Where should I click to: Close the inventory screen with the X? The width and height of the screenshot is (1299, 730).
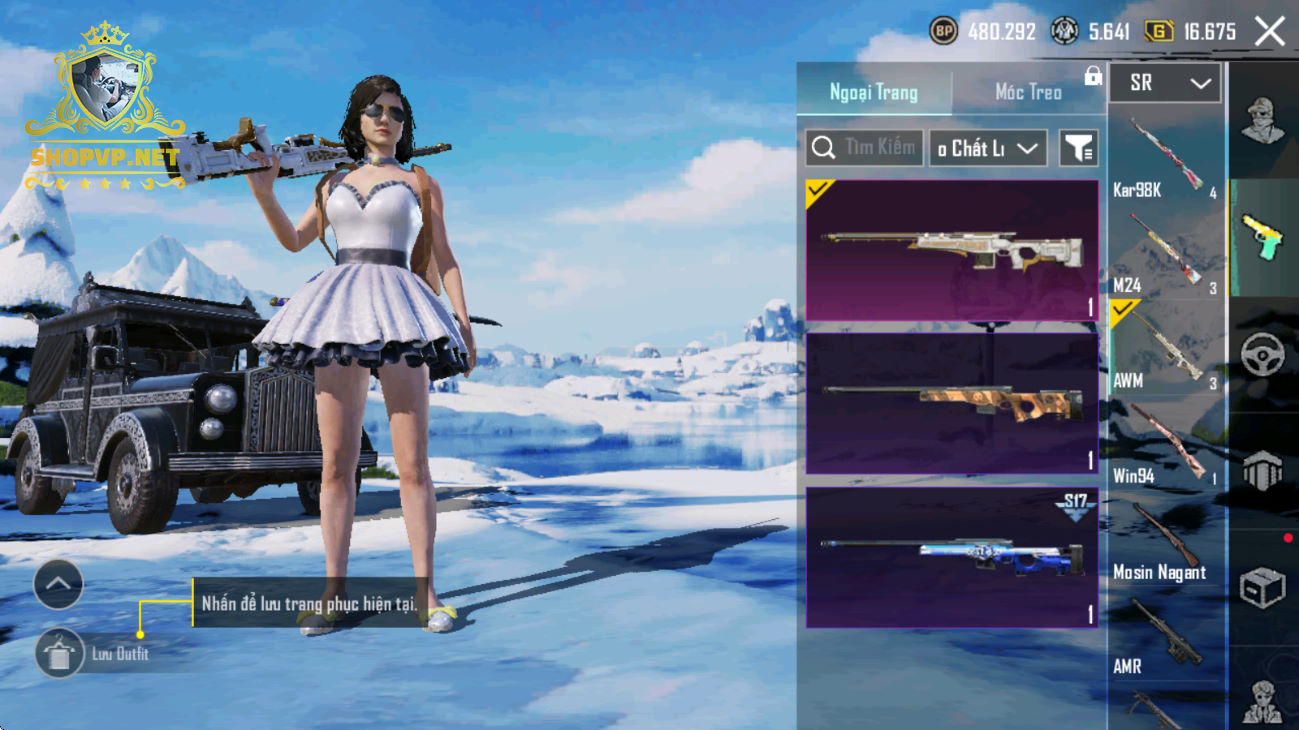point(1270,32)
